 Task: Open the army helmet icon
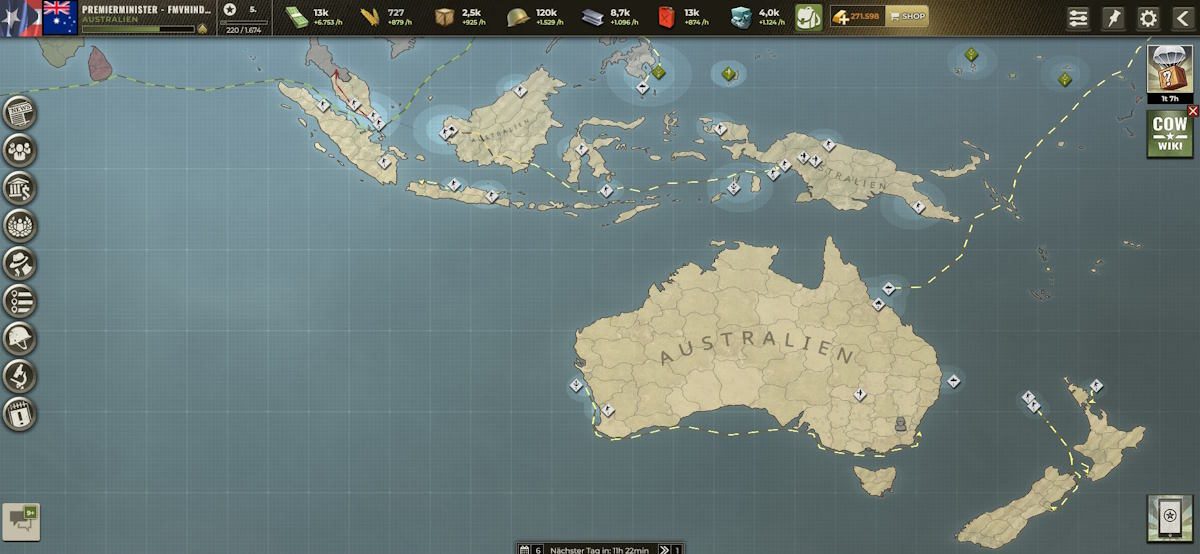19,338
